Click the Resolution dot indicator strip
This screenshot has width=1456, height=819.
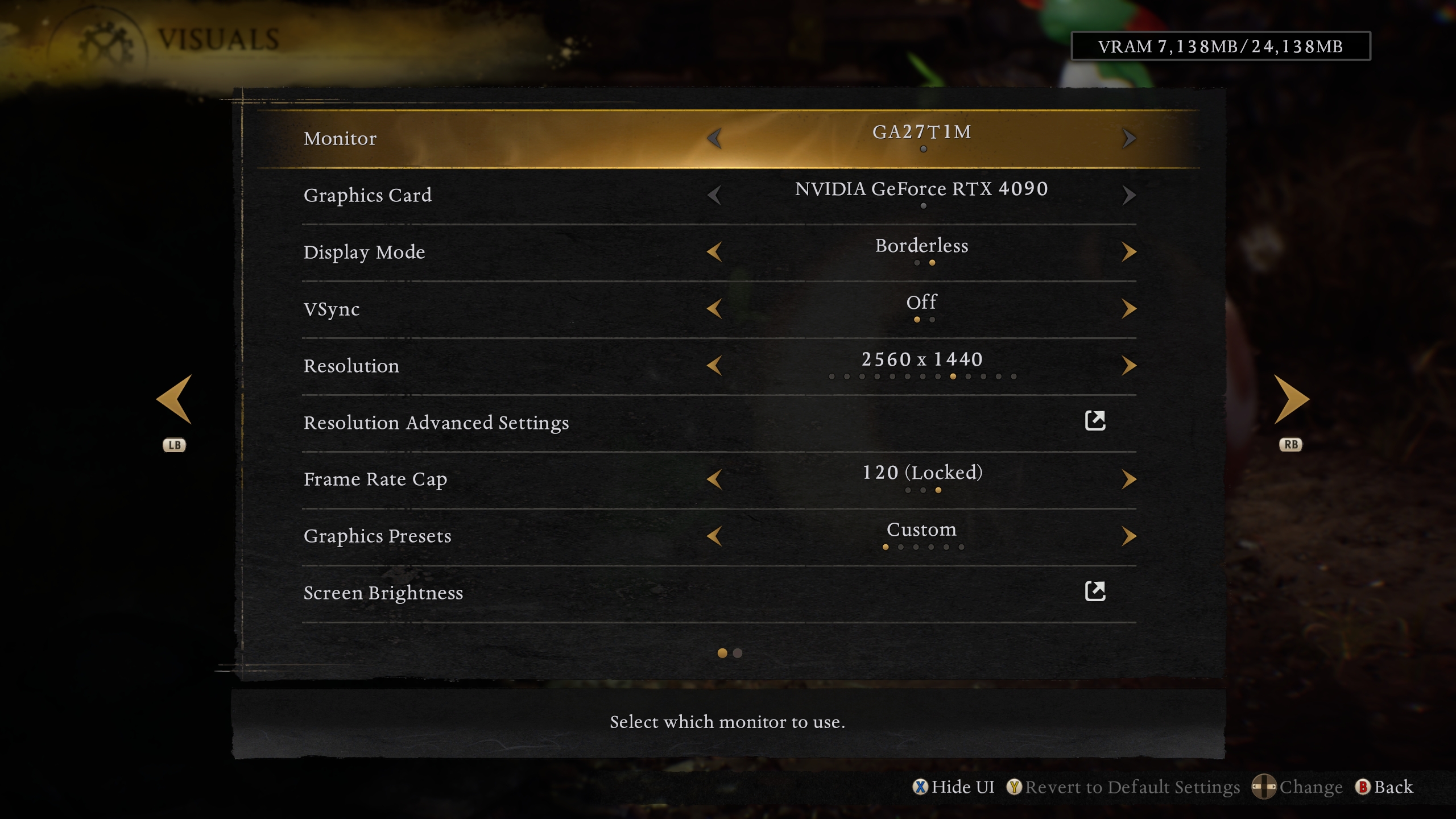921,377
